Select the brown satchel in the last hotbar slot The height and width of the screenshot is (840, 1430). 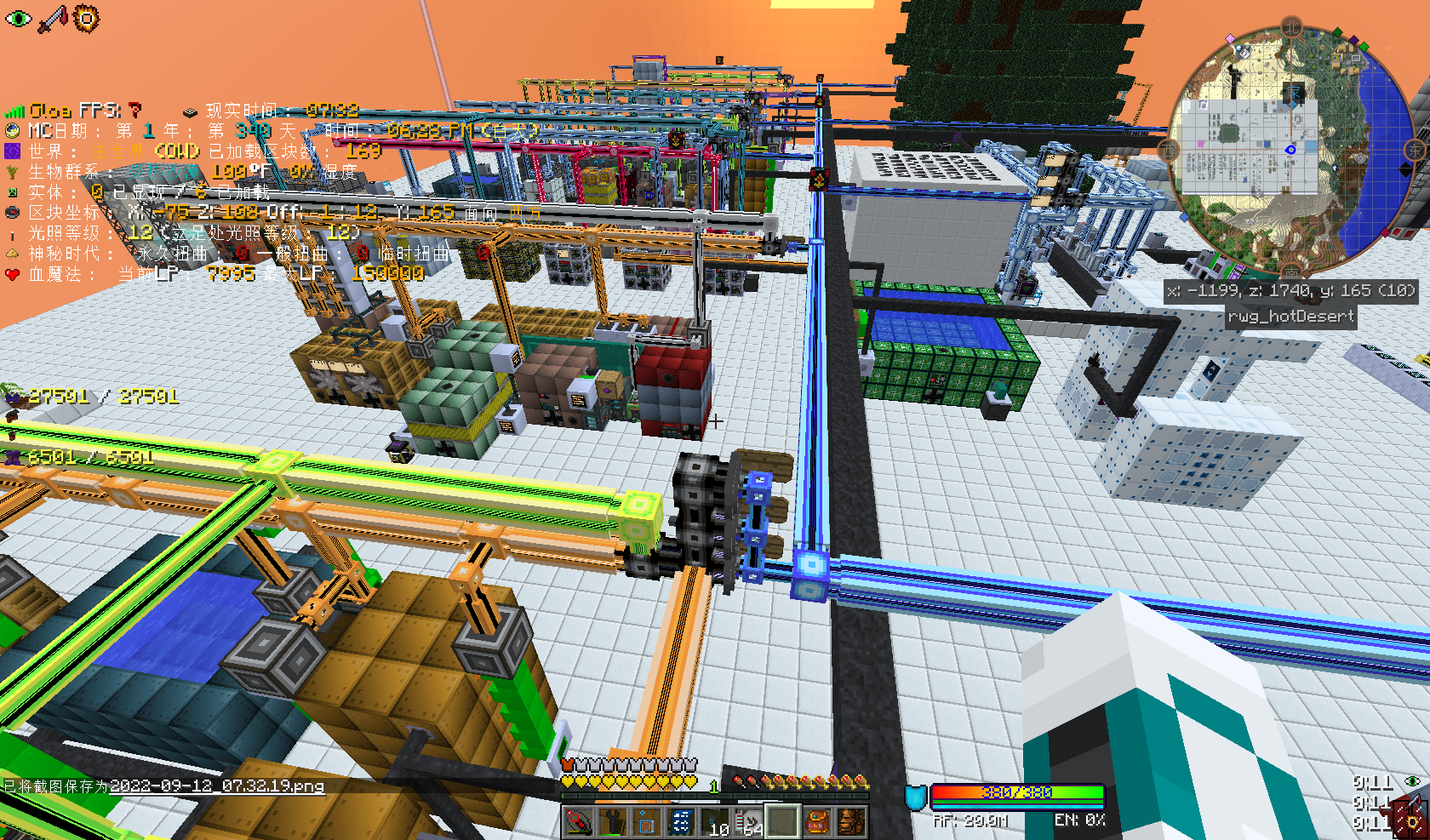click(850, 822)
